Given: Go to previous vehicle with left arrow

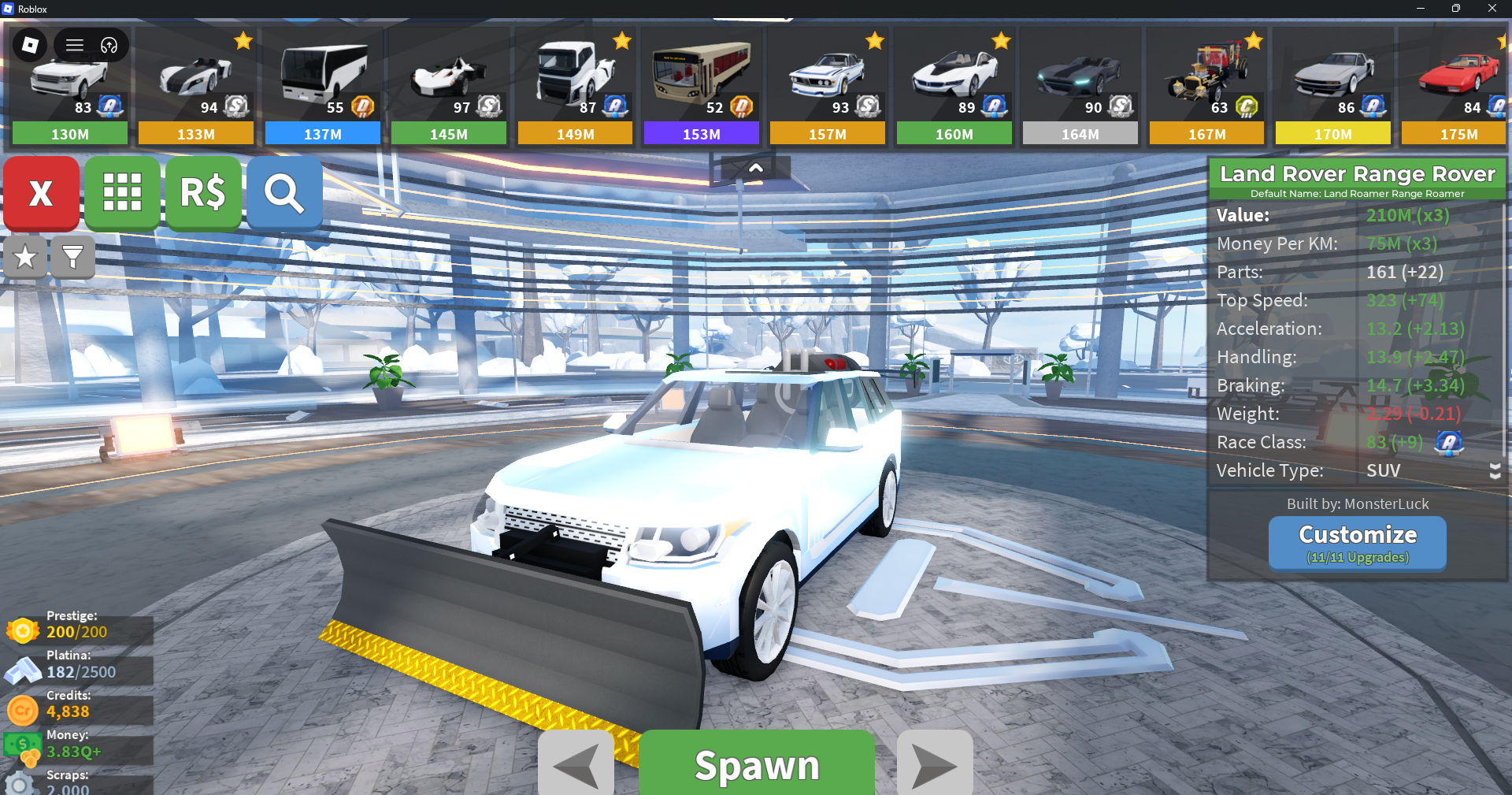Looking at the screenshot, I should [576, 764].
